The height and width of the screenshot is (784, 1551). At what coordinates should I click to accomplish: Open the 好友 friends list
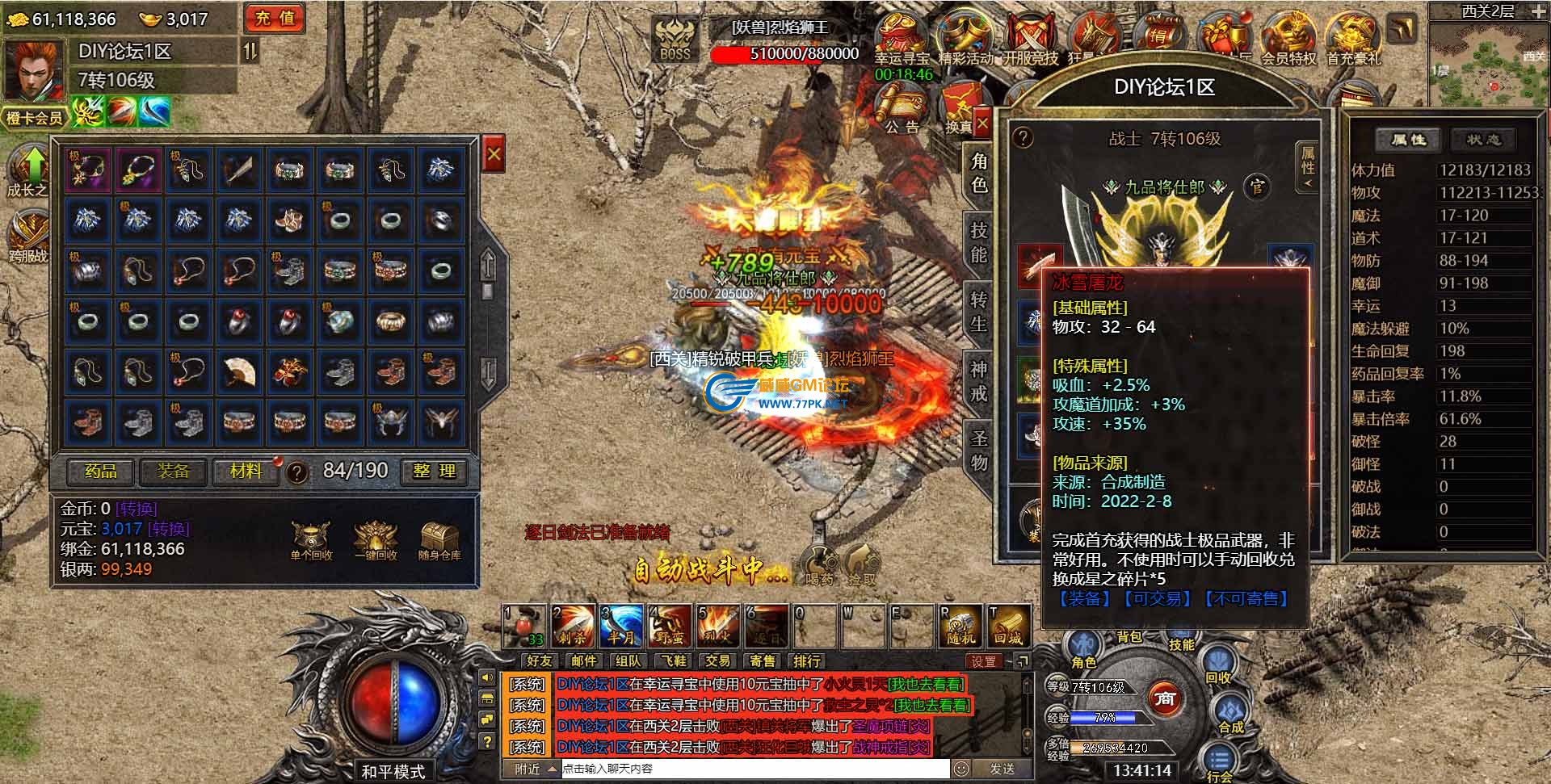539,661
